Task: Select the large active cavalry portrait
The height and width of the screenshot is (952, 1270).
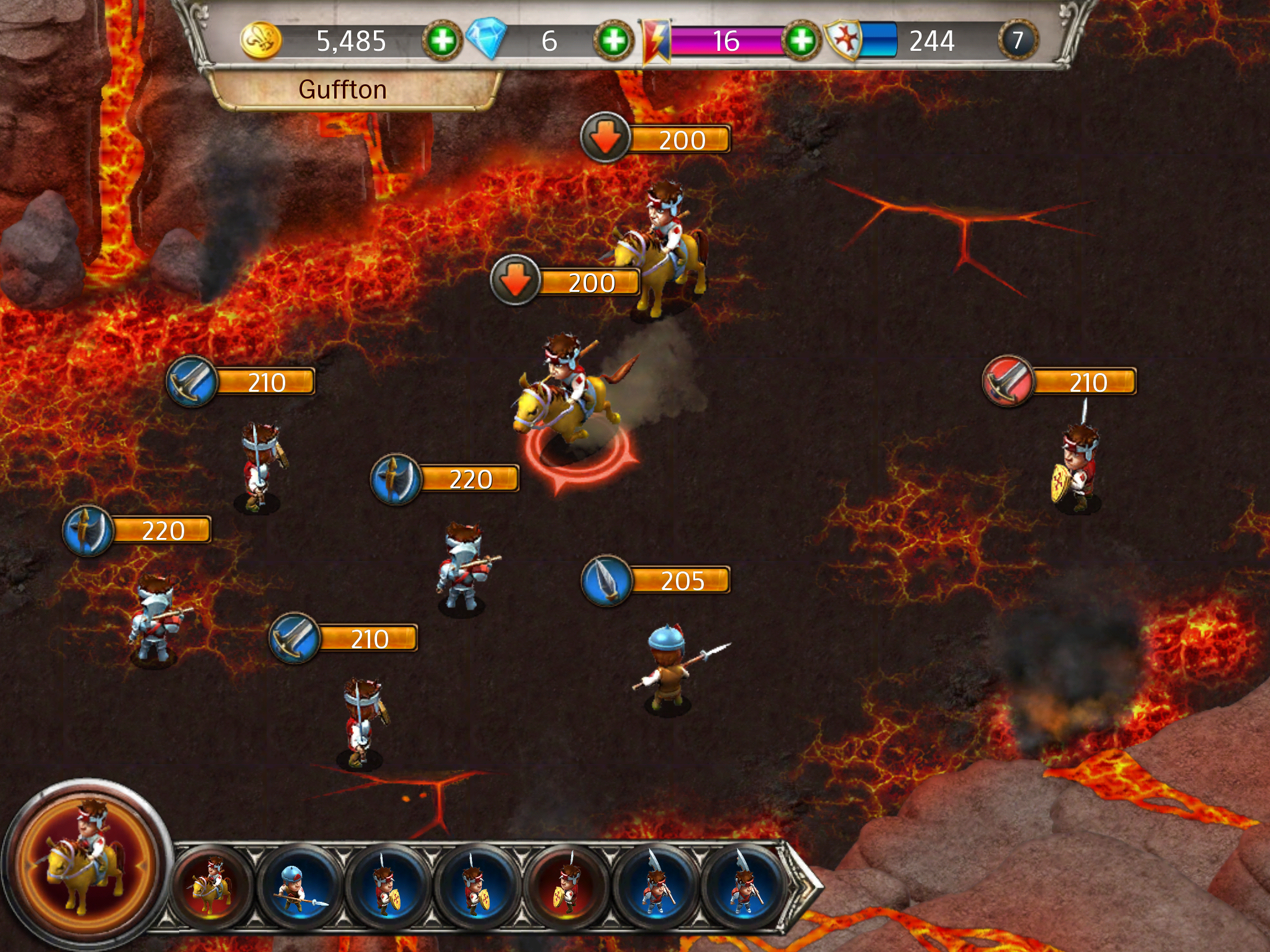Action: tap(87, 864)
